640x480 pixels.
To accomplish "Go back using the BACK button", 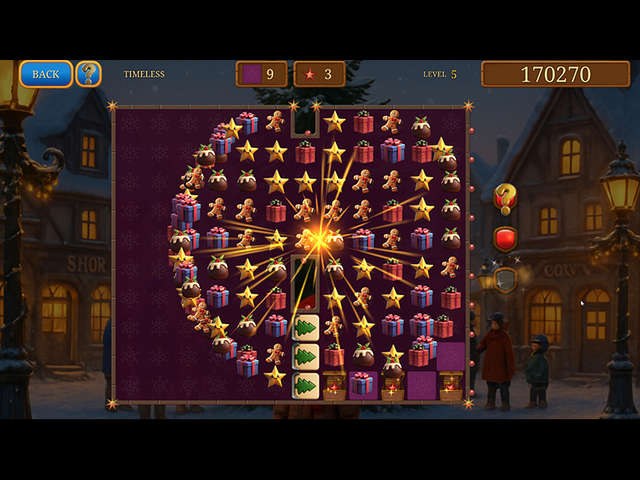I will (x=46, y=74).
